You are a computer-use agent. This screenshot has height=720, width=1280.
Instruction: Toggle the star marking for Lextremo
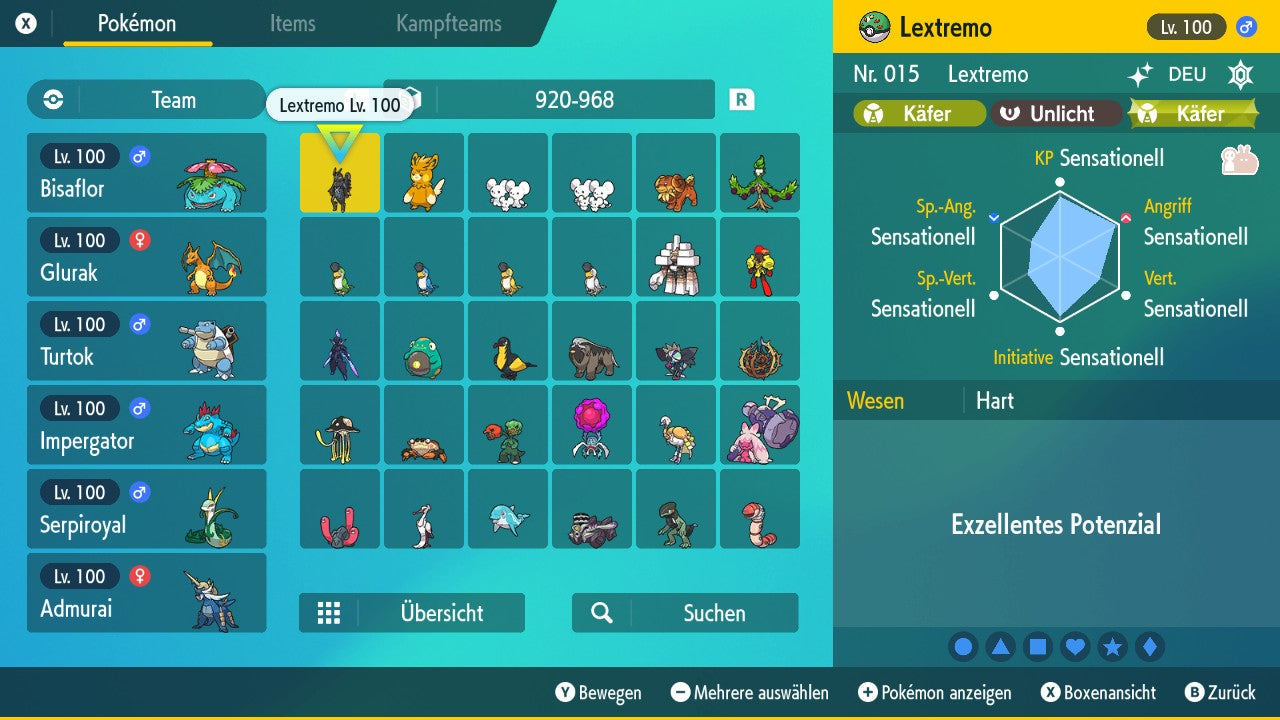[1113, 646]
